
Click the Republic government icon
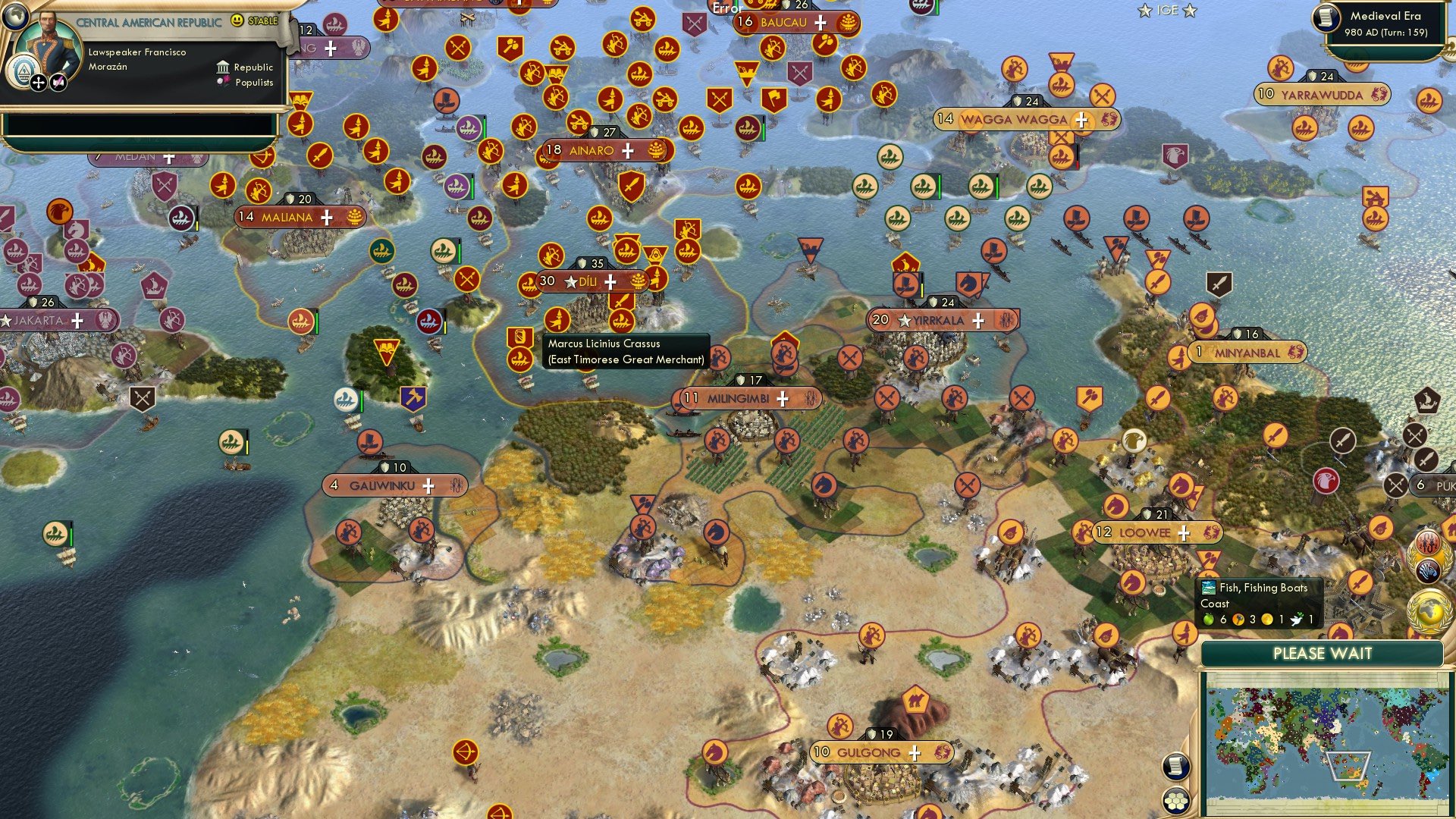click(221, 67)
